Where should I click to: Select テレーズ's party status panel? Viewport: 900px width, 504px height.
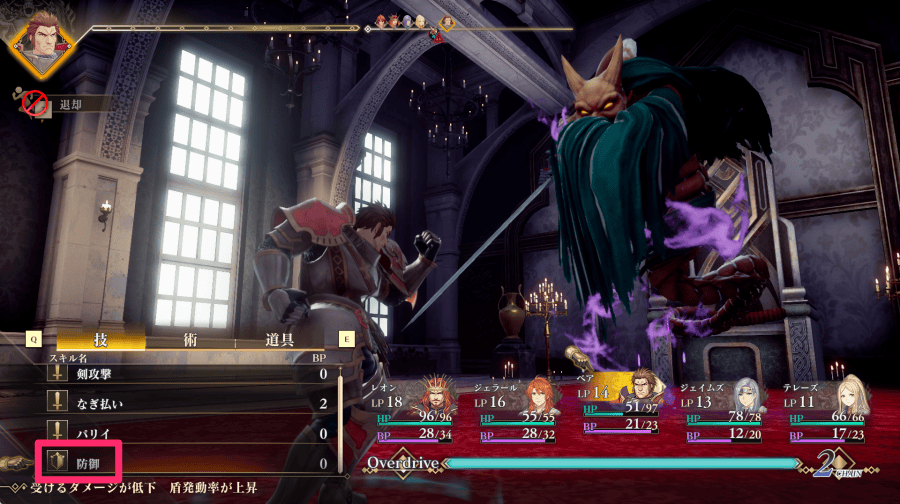[x=824, y=411]
